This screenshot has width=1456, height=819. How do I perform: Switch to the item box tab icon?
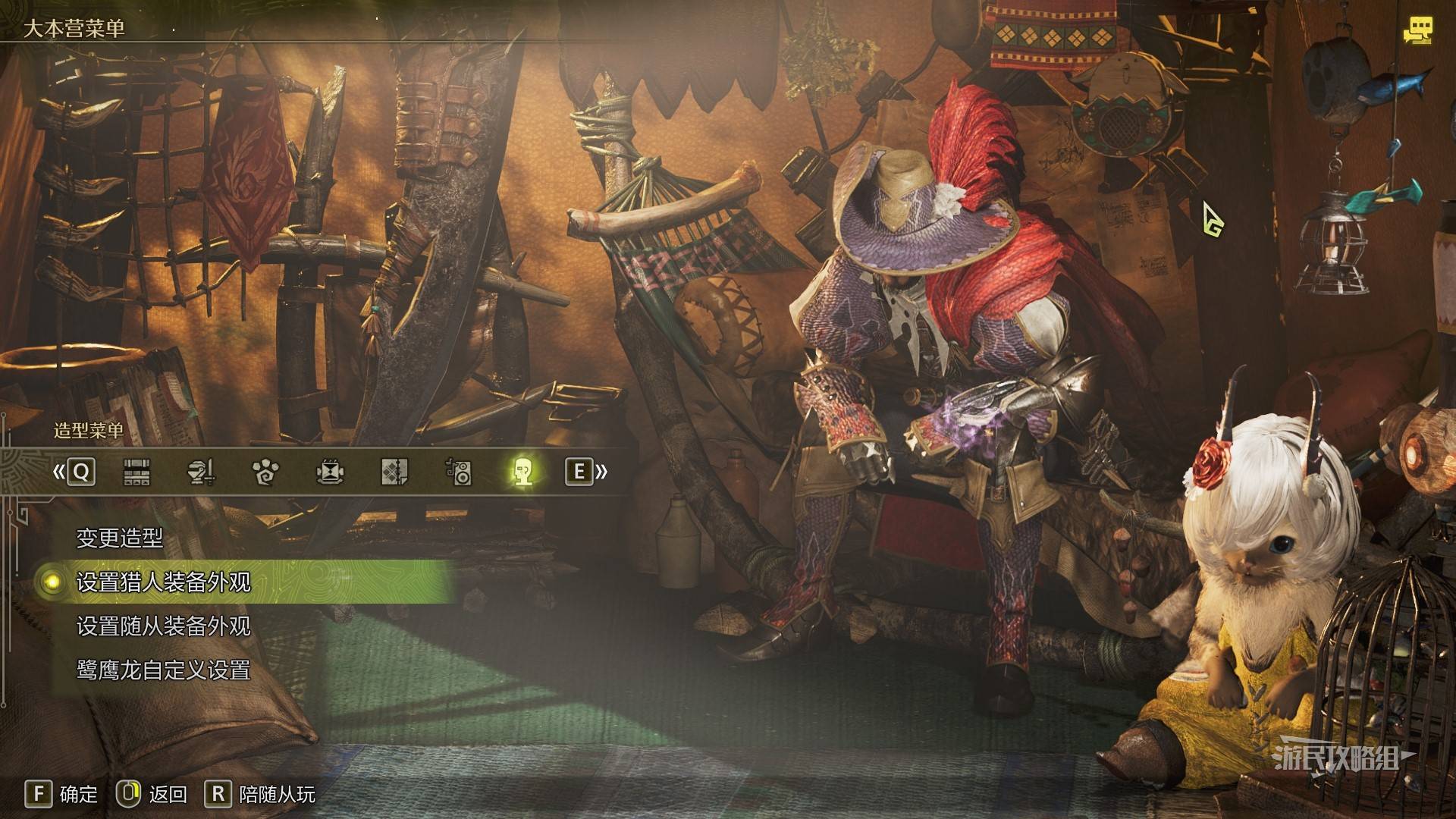point(136,472)
